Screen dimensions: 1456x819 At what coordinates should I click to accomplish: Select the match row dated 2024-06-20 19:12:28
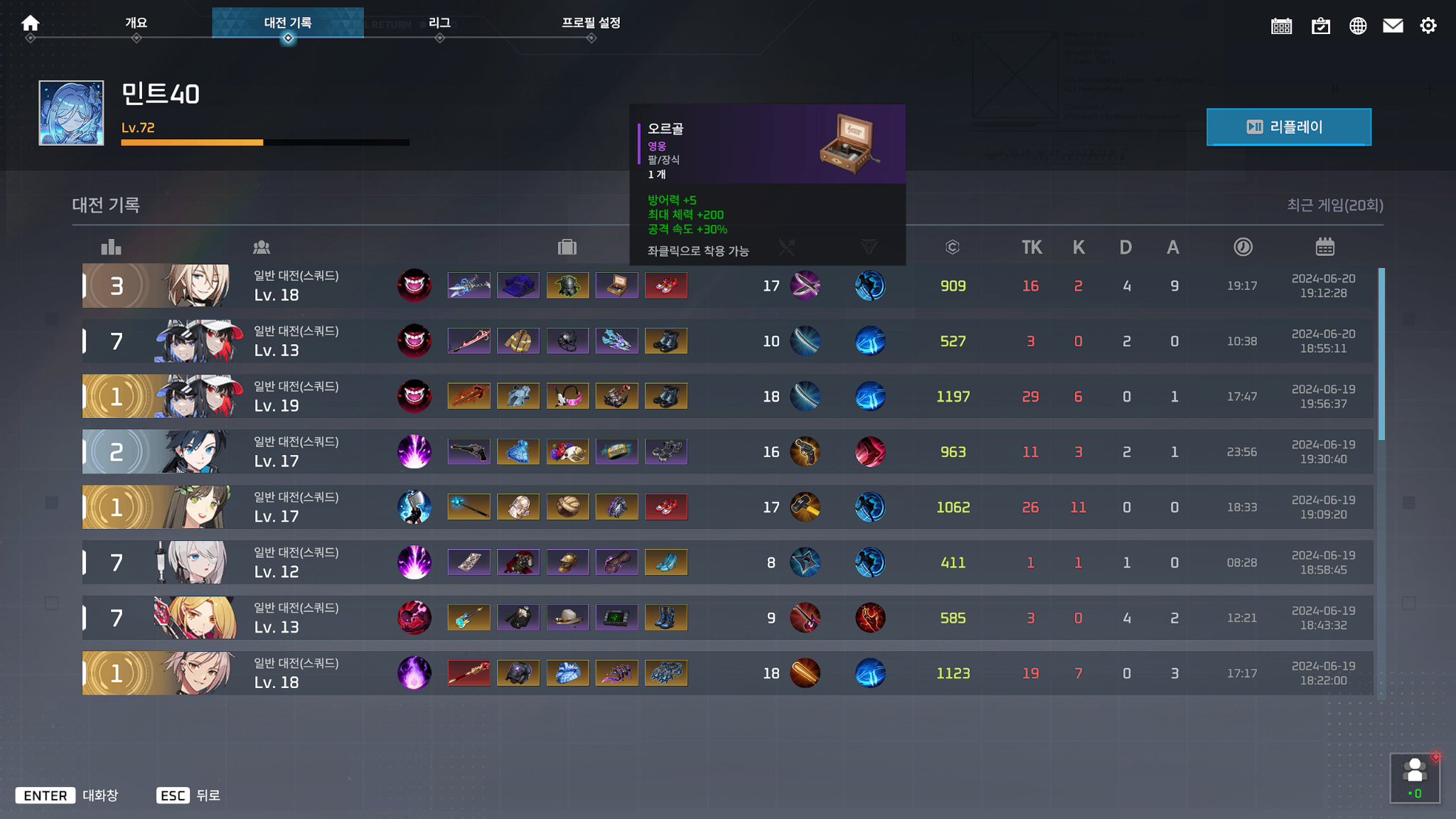point(727,286)
